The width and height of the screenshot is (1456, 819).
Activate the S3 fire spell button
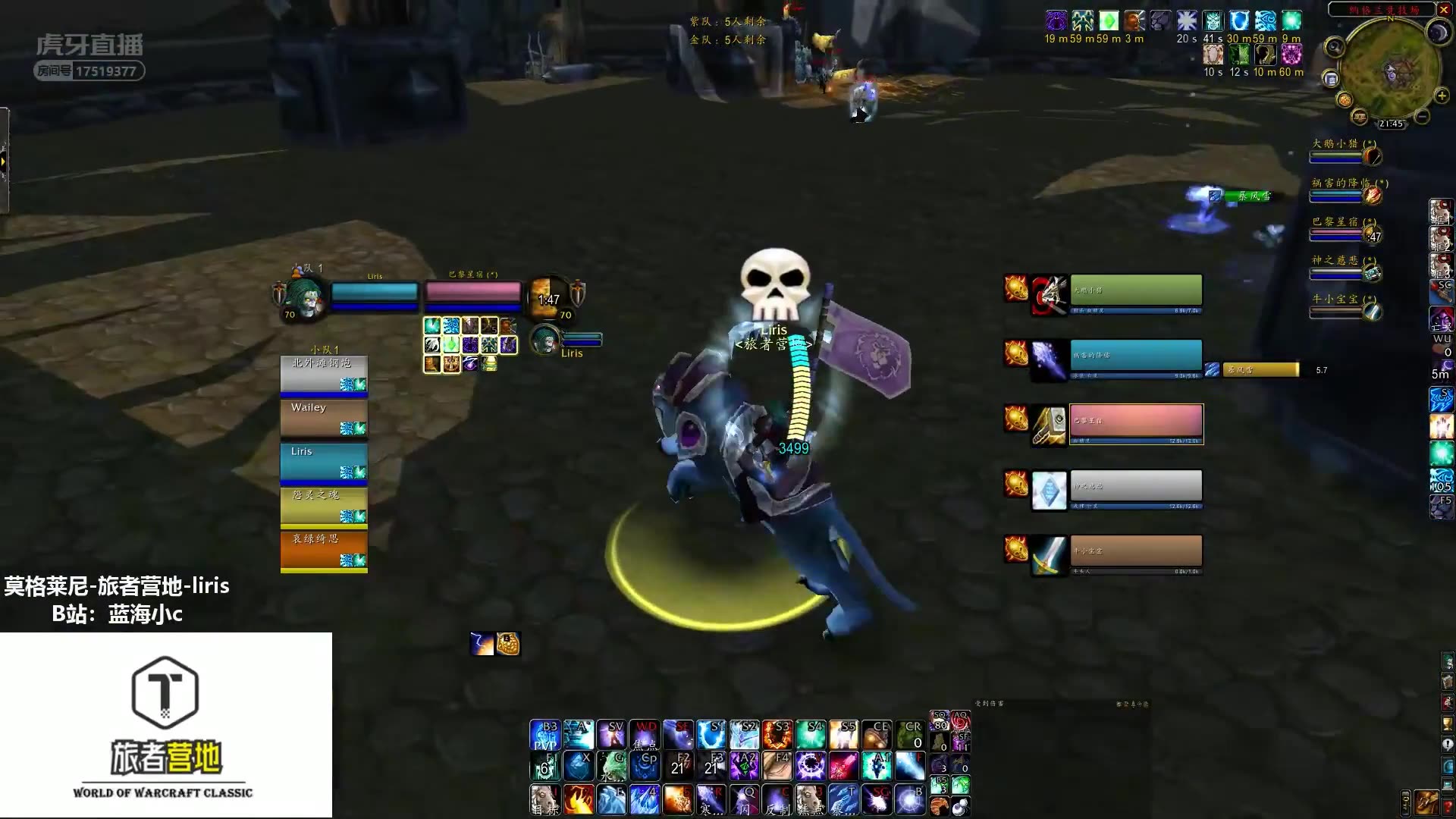[778, 733]
